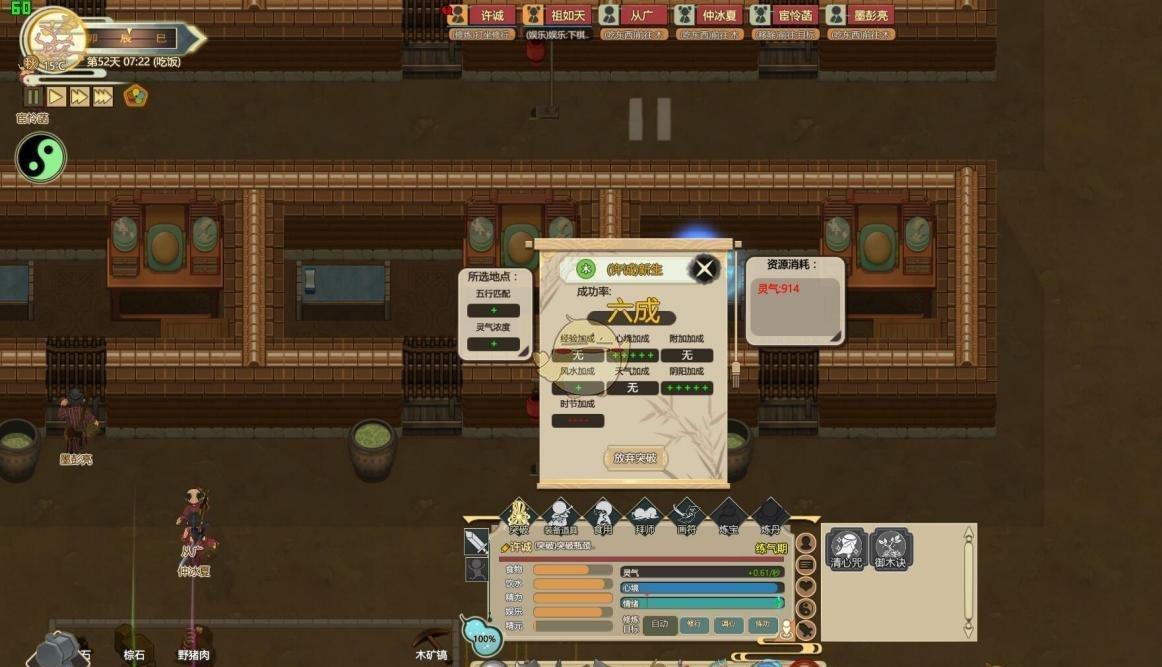
Task: Switch to double fast-forward speed
Action: pyautogui.click(x=79, y=97)
